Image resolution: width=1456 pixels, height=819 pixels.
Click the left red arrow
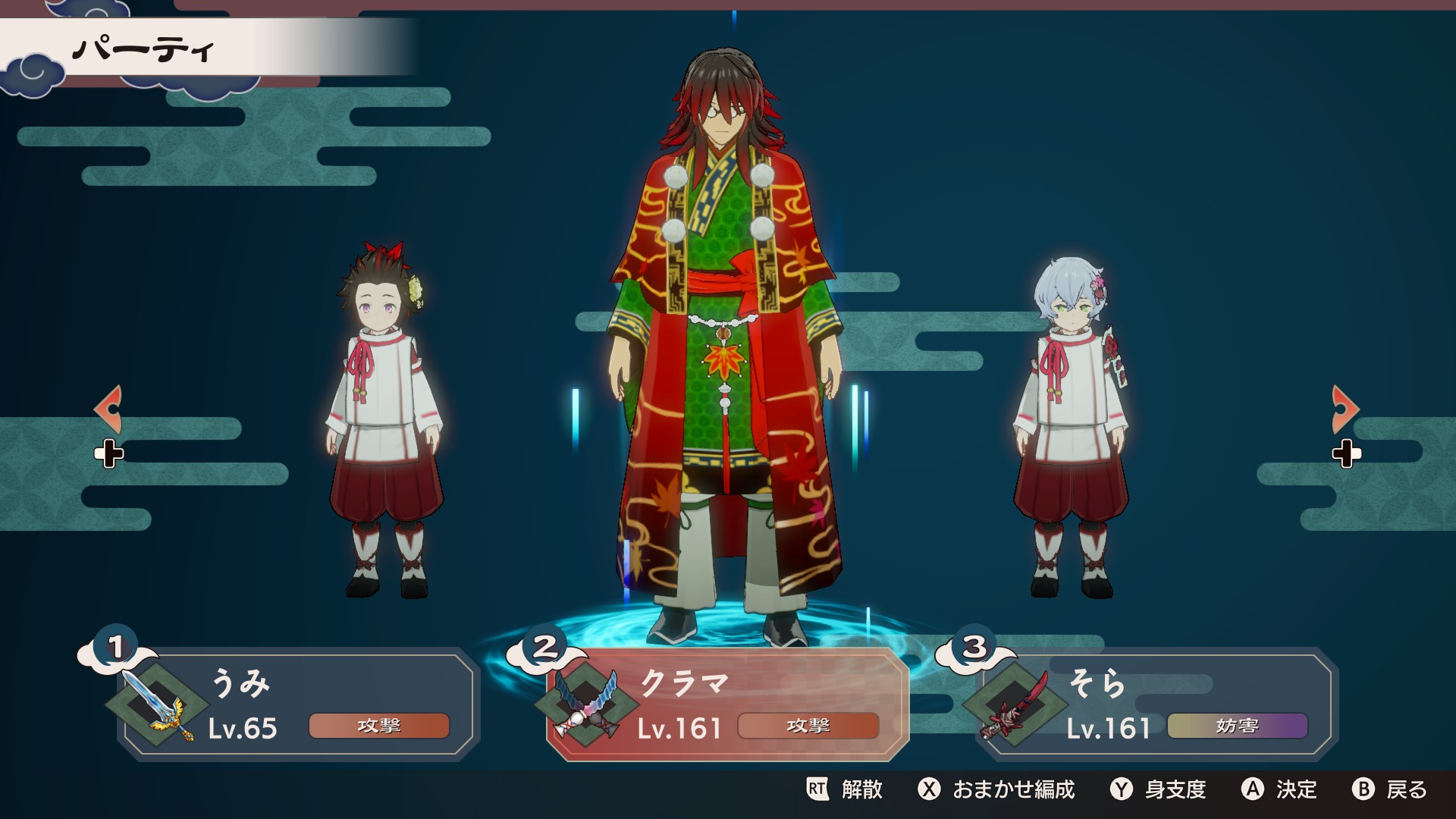coord(108,409)
